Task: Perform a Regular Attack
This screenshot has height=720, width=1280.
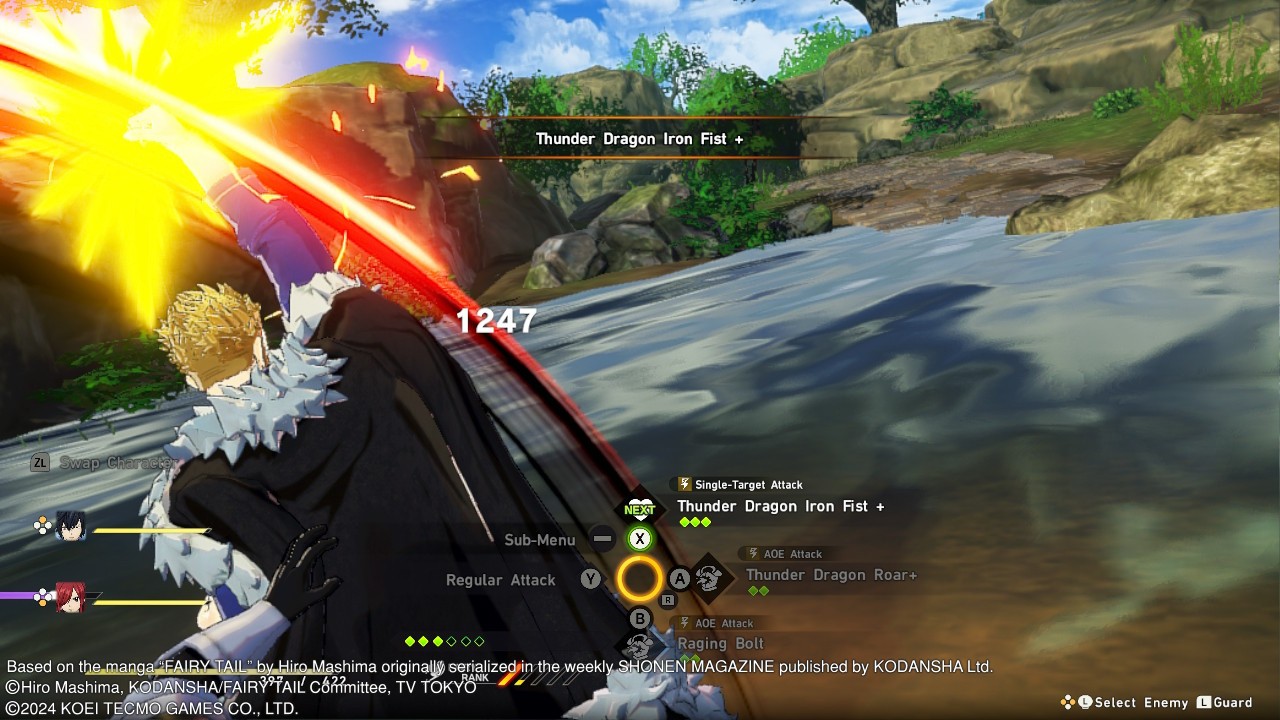Action: coord(501,580)
